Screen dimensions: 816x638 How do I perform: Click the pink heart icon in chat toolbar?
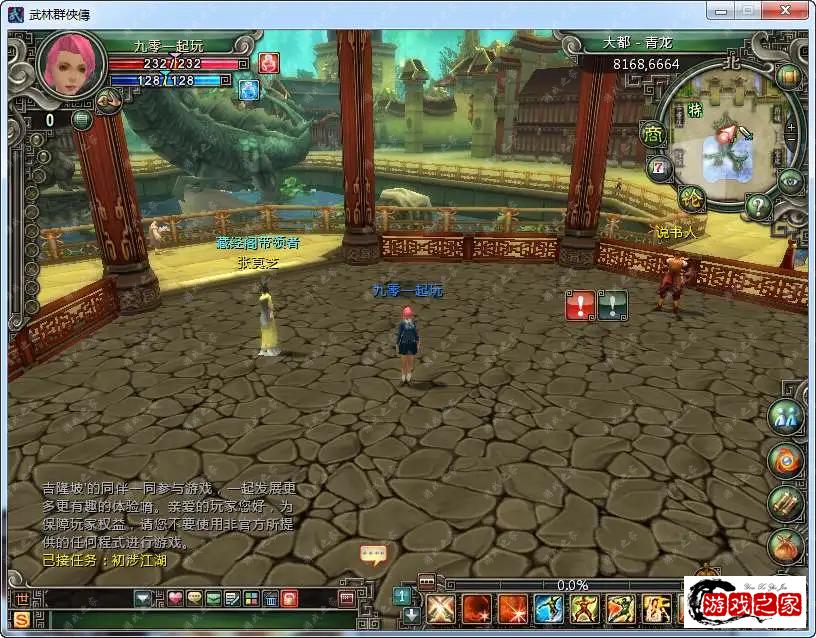point(175,599)
